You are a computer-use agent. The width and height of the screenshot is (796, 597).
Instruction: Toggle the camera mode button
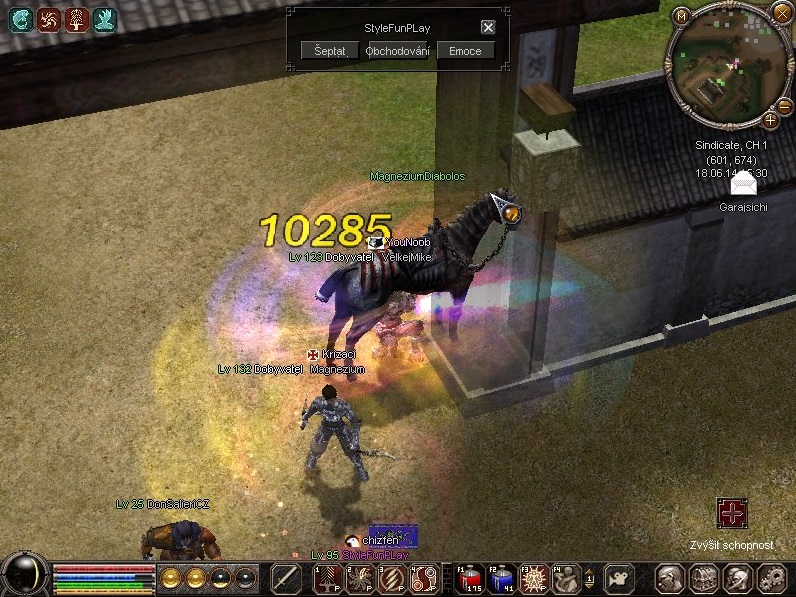[x=621, y=578]
